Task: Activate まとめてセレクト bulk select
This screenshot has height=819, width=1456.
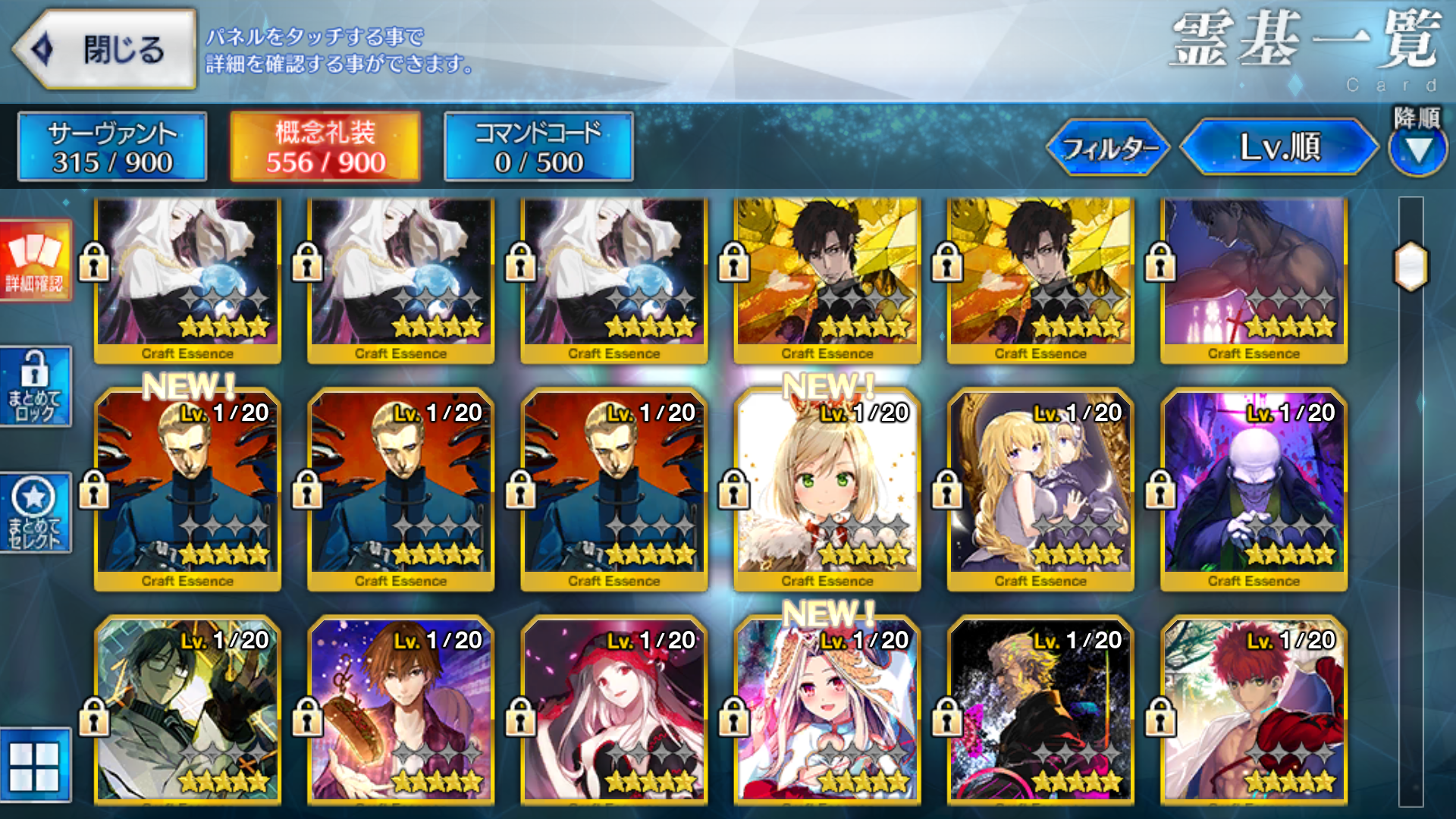Action: coord(35,513)
